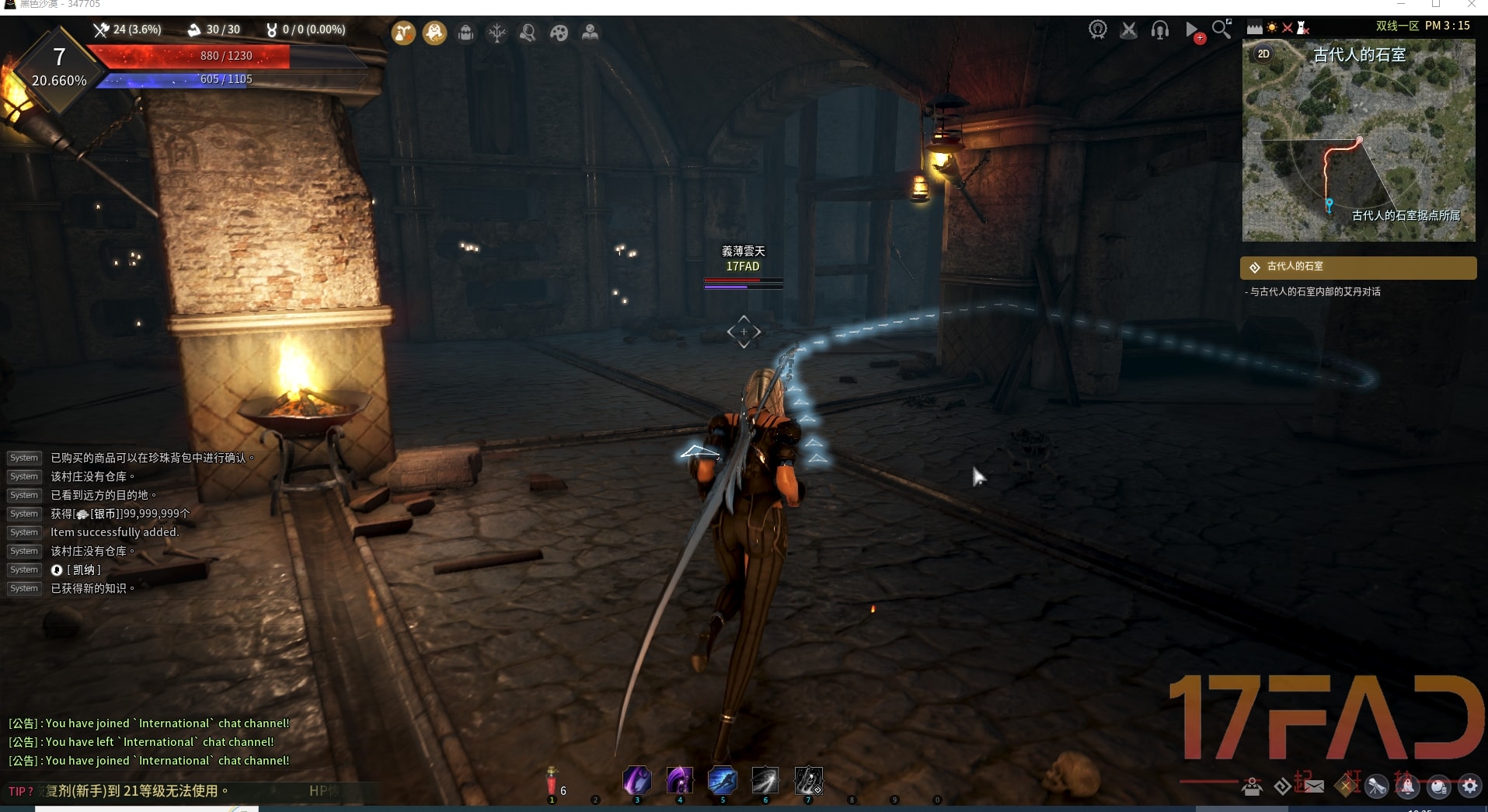Screen dimensions: 1488x812
Task: Select the 古代人的石室 quest tracker entry
Action: tap(1357, 267)
